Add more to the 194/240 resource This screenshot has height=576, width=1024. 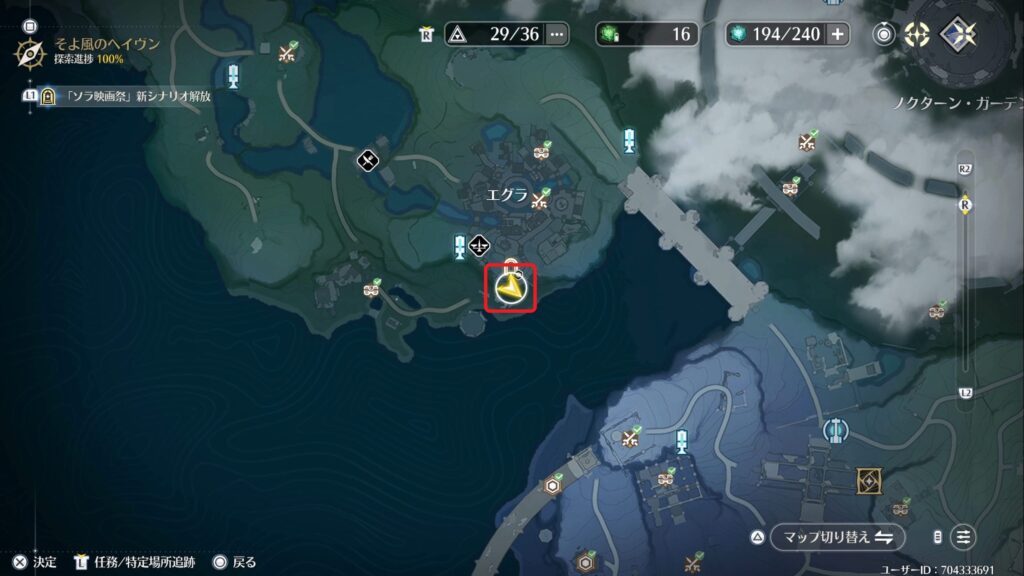(837, 34)
